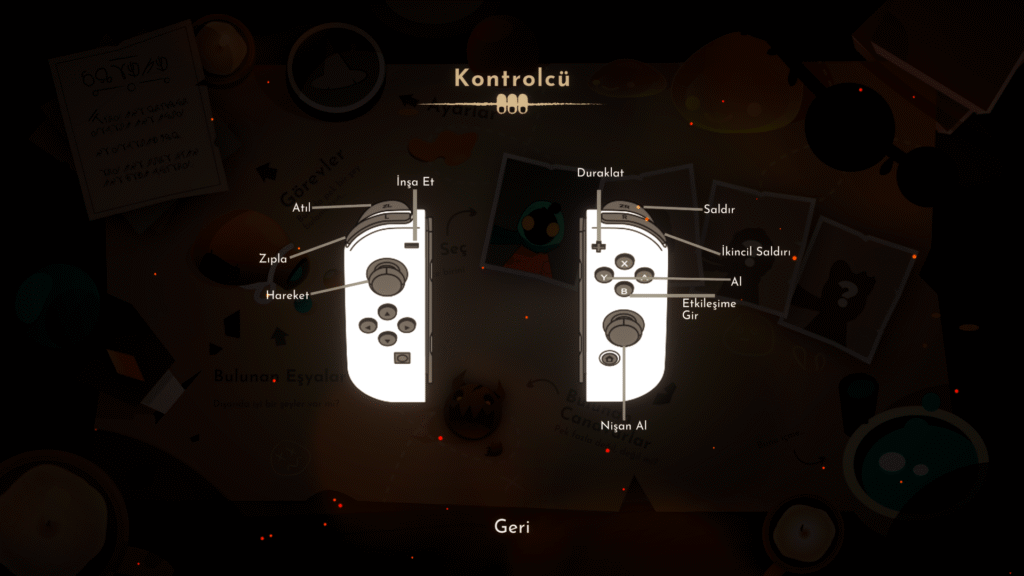Go back using the Geri button
Screen dimensions: 1024x576
512,526
